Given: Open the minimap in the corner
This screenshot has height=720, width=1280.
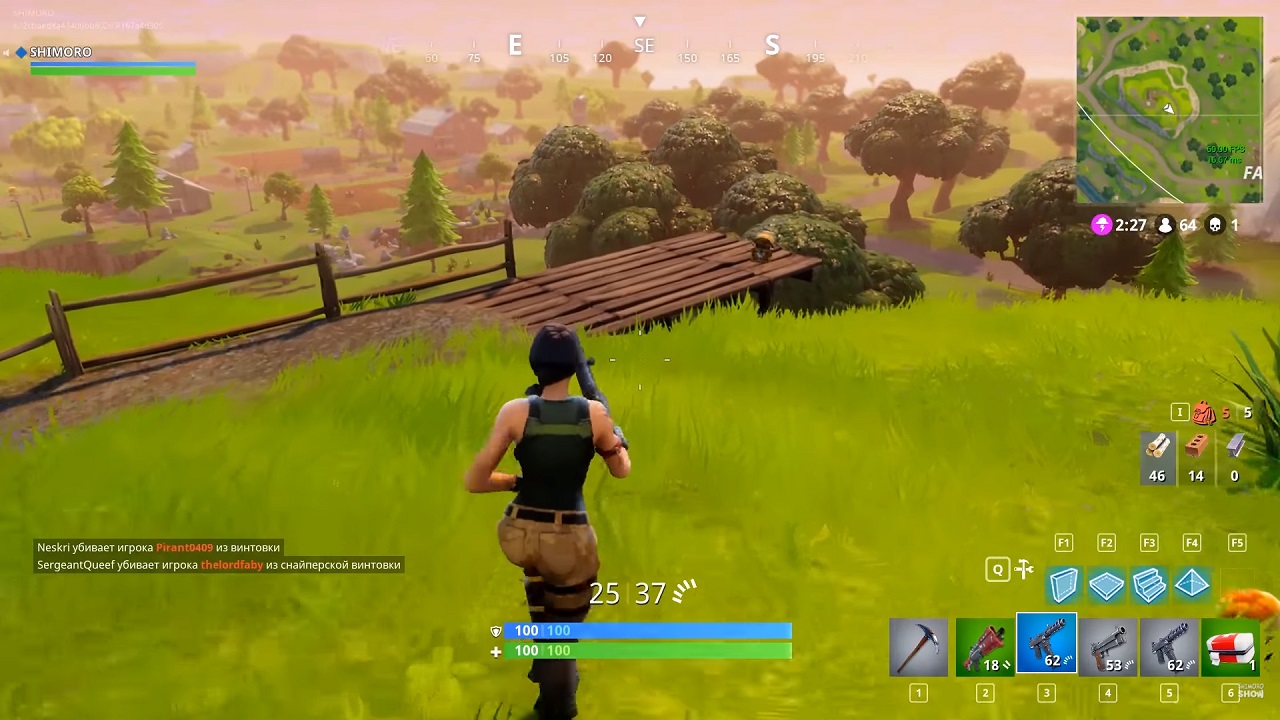Looking at the screenshot, I should click(1169, 110).
